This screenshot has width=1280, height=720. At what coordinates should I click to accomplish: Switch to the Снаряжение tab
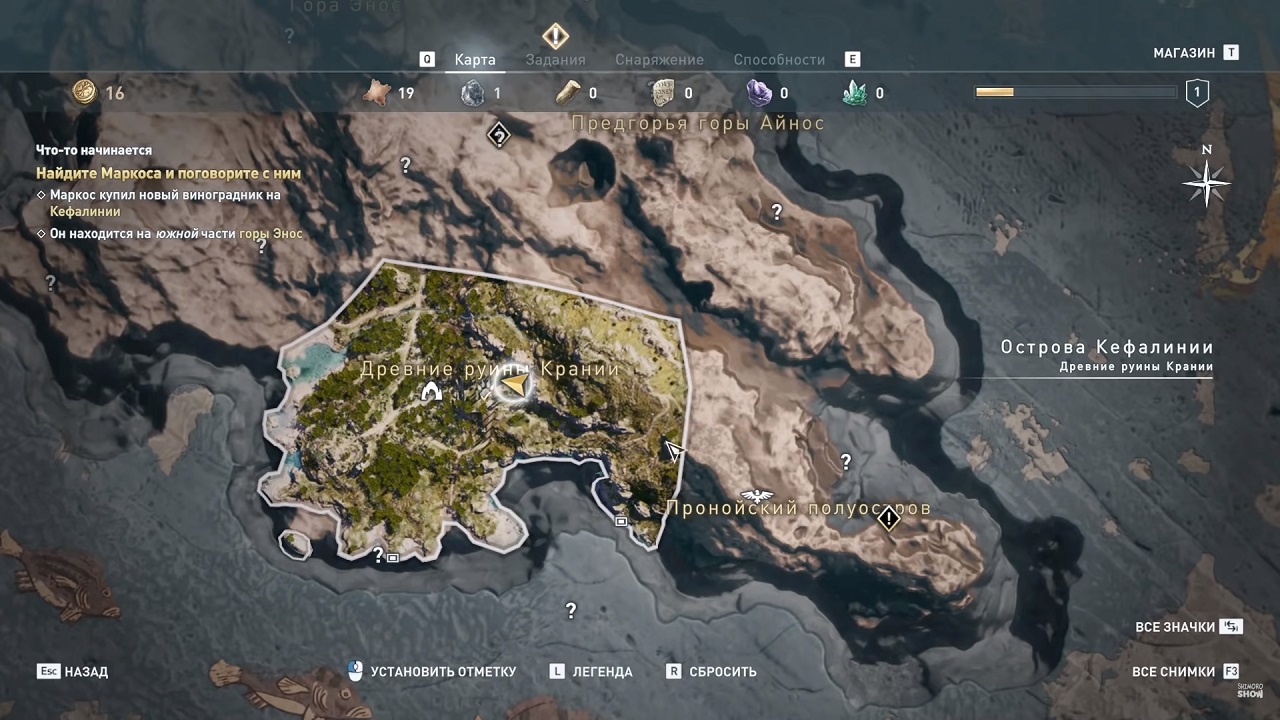(x=659, y=59)
